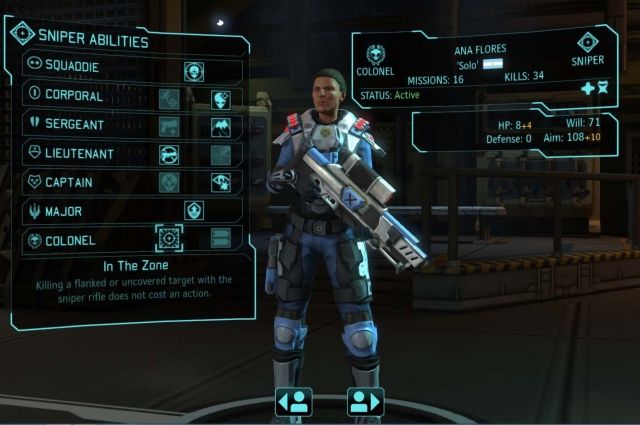
Task: Select the Opportunist eye ability icon
Action: tap(221, 183)
